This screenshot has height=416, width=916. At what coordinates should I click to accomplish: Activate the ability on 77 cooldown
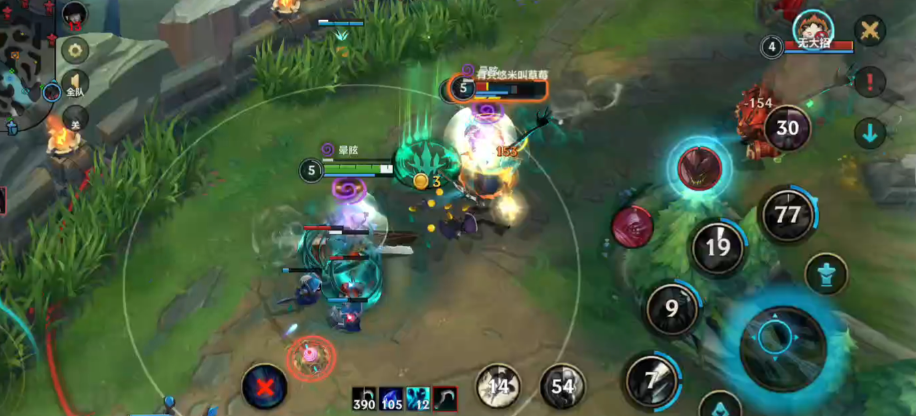[788, 215]
